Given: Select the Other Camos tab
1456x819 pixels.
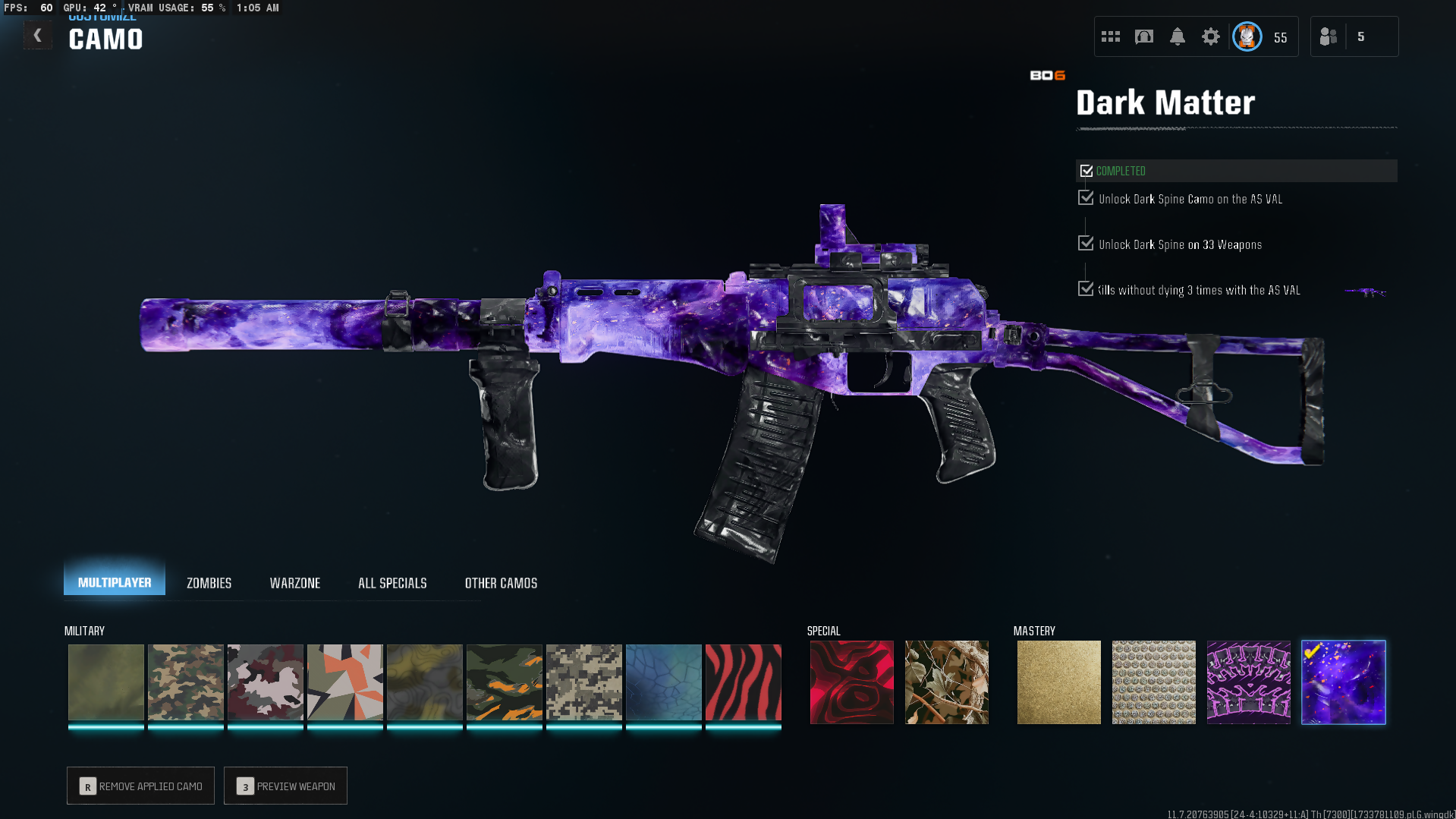Looking at the screenshot, I should coord(501,583).
